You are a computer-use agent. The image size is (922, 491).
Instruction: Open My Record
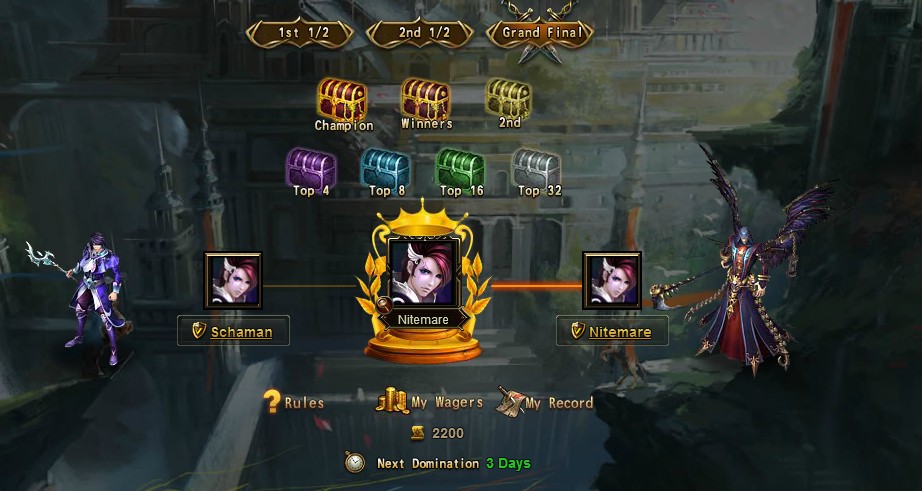(546, 403)
